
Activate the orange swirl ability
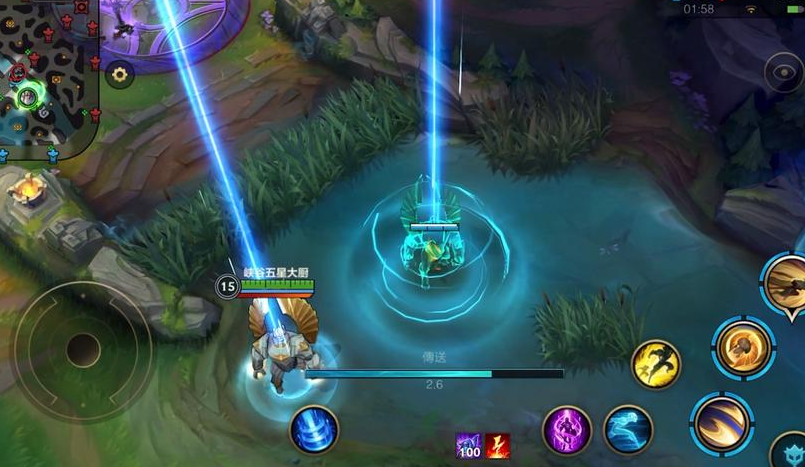[743, 348]
